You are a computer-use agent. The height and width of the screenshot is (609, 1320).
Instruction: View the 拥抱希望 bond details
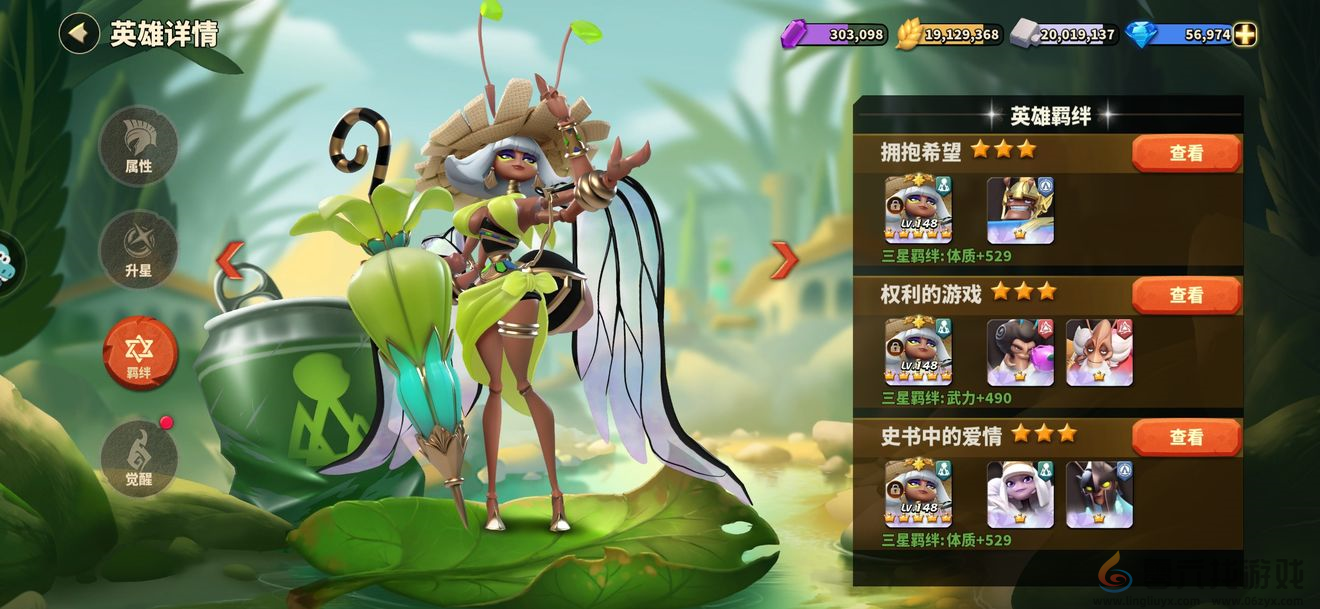pyautogui.click(x=1186, y=154)
